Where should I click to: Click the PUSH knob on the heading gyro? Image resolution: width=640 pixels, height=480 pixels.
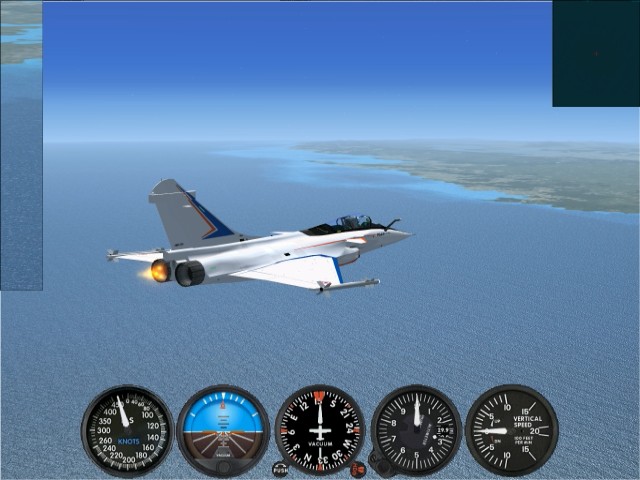click(x=280, y=468)
